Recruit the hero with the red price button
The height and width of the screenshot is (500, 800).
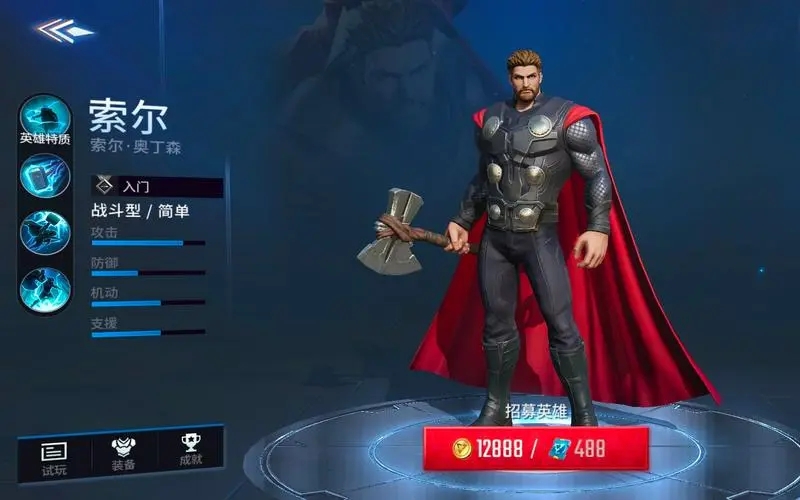[536, 449]
